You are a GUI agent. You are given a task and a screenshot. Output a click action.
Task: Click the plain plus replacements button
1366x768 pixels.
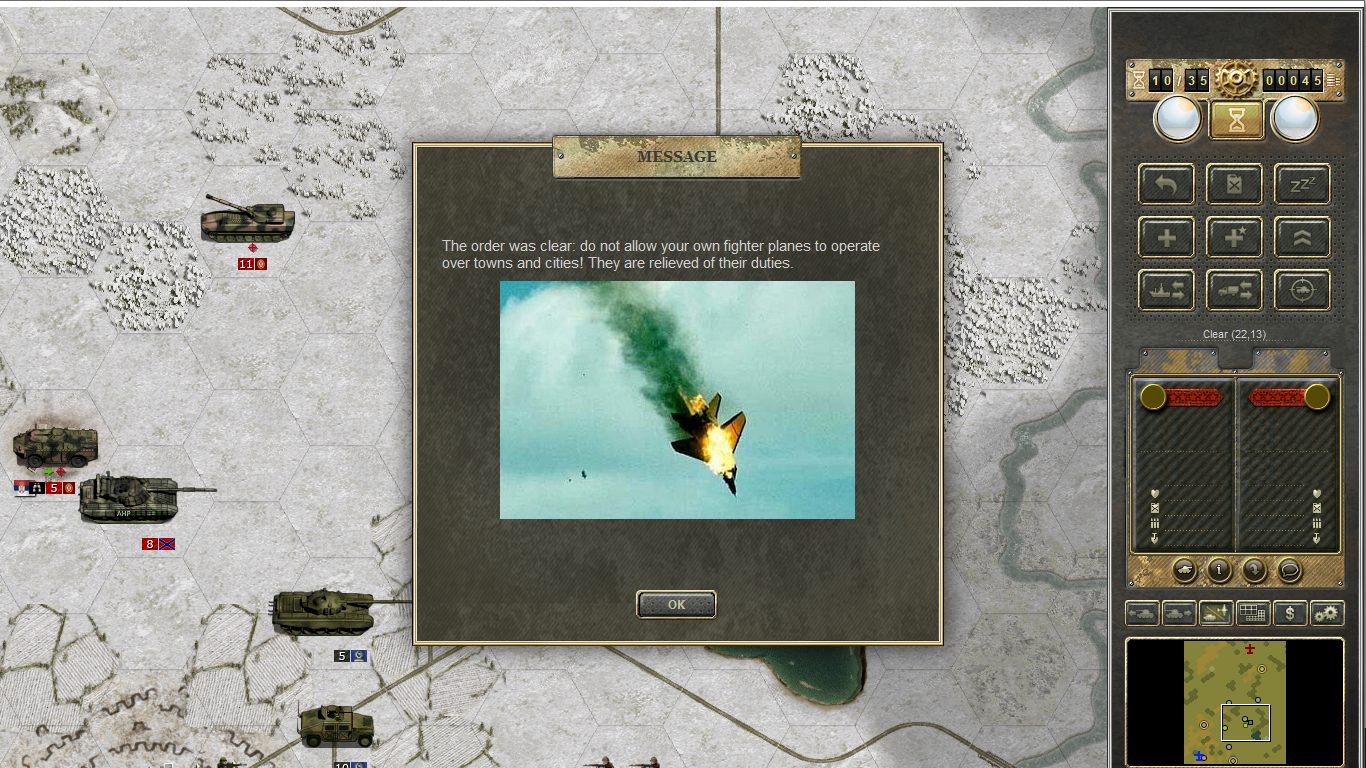1166,238
